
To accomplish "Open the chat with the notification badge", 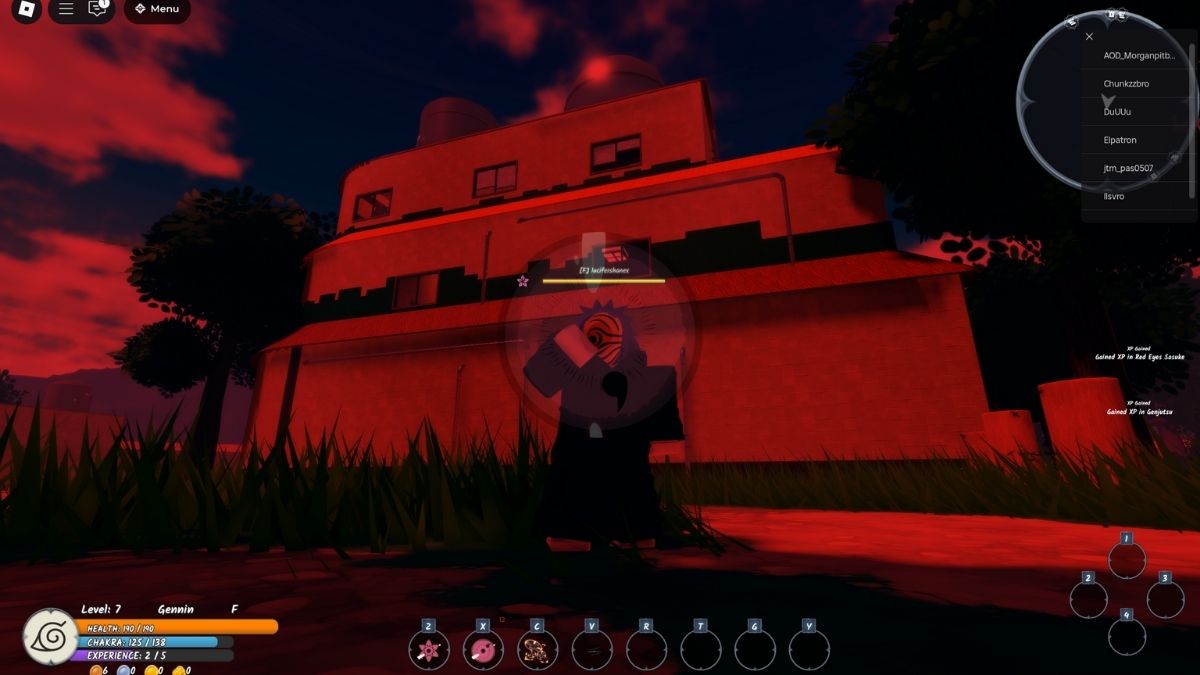I will [98, 9].
